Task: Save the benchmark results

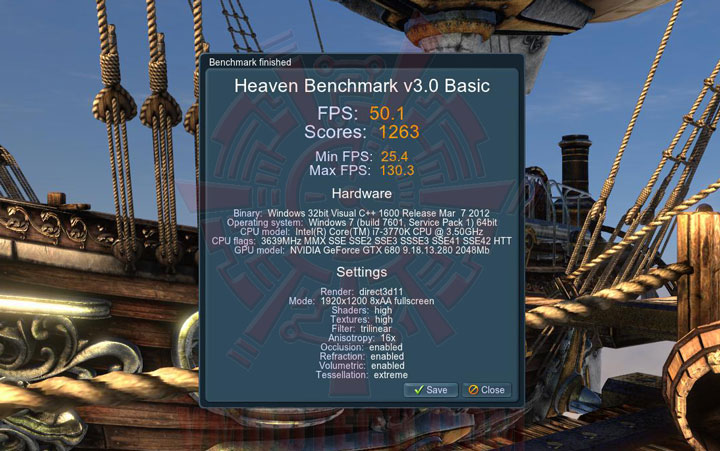Action: (431, 390)
